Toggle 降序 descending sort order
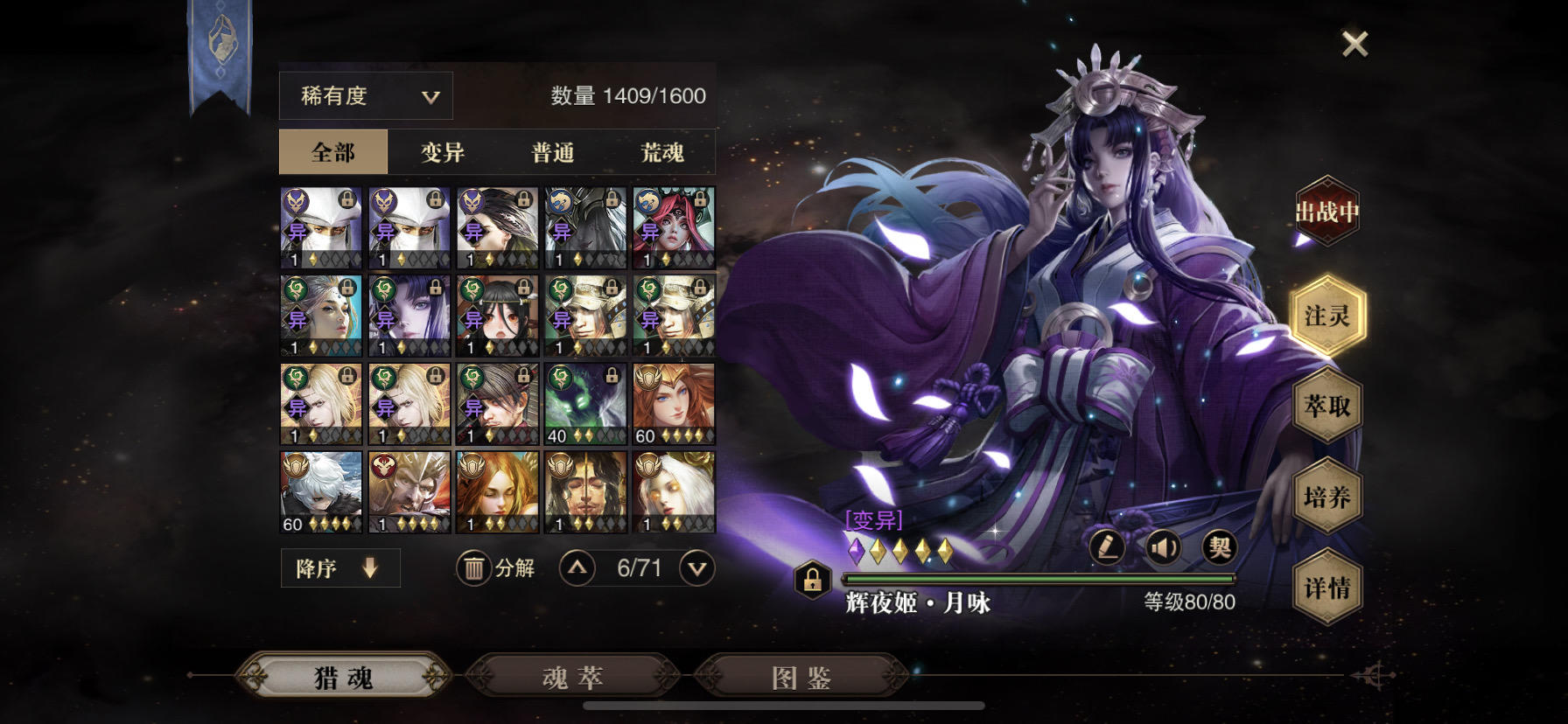The height and width of the screenshot is (724, 1568). point(339,567)
